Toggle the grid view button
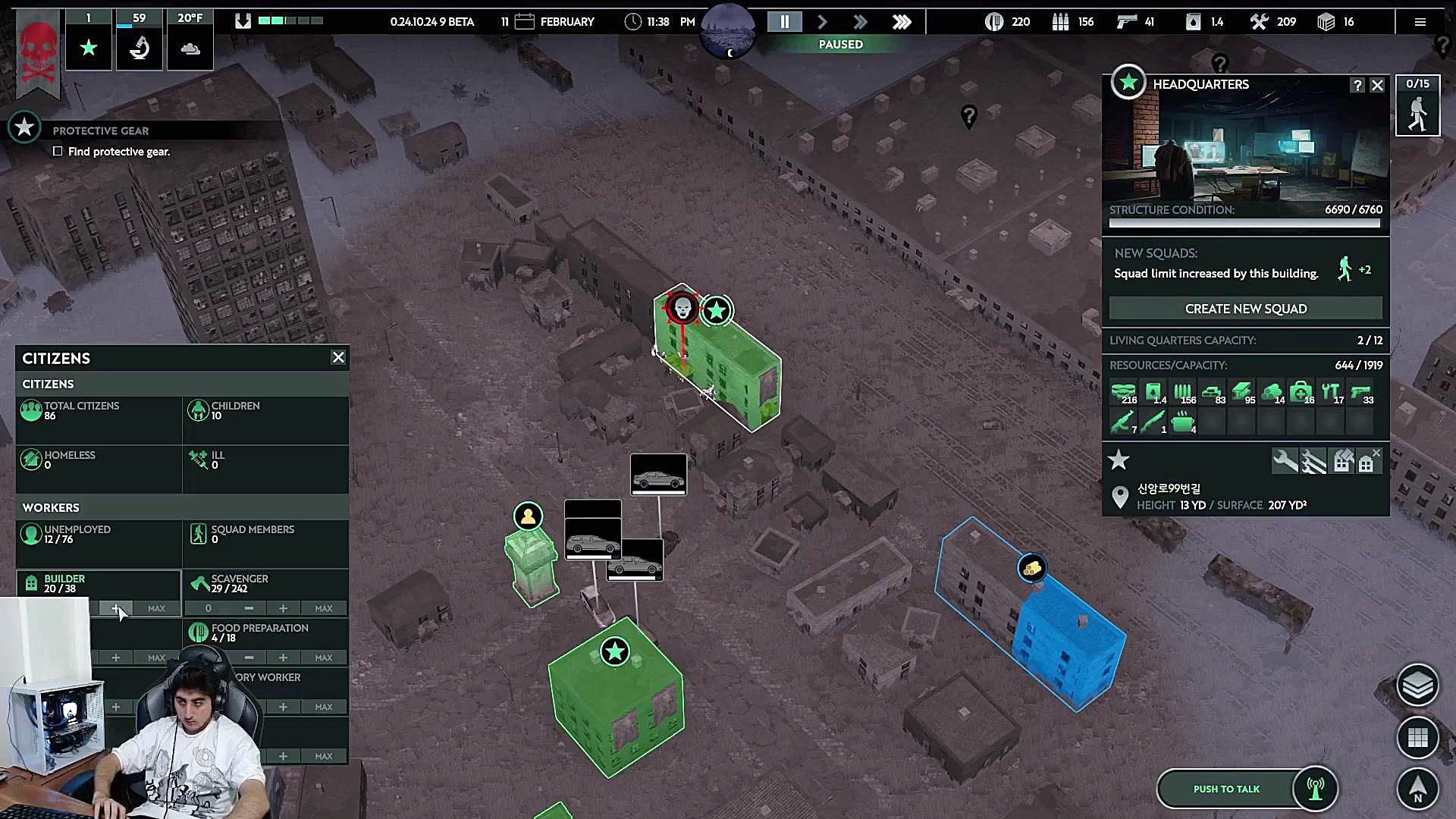Image resolution: width=1456 pixels, height=819 pixels. click(1417, 737)
